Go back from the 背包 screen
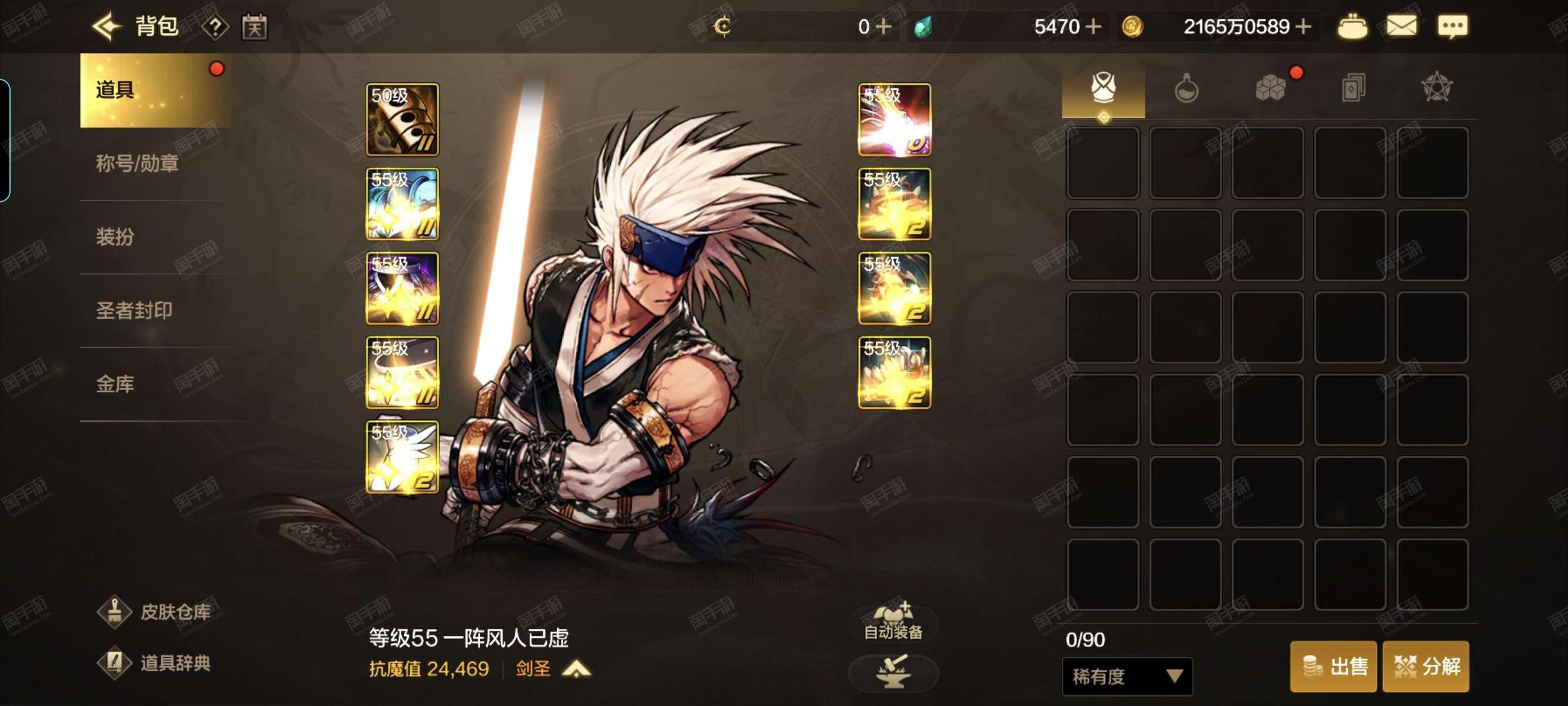This screenshot has width=1568, height=706. (107, 27)
